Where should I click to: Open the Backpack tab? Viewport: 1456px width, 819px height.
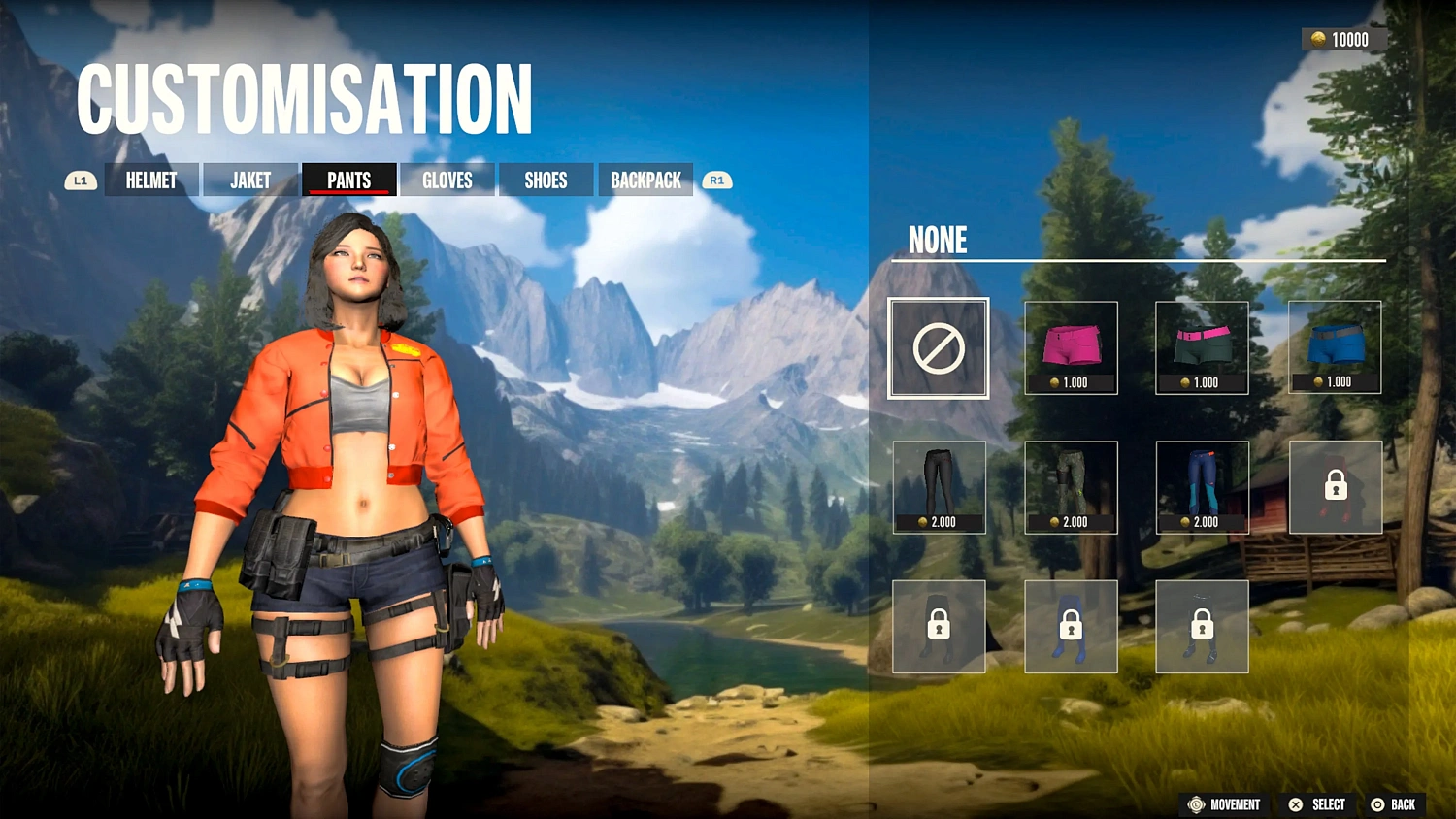[x=645, y=180]
